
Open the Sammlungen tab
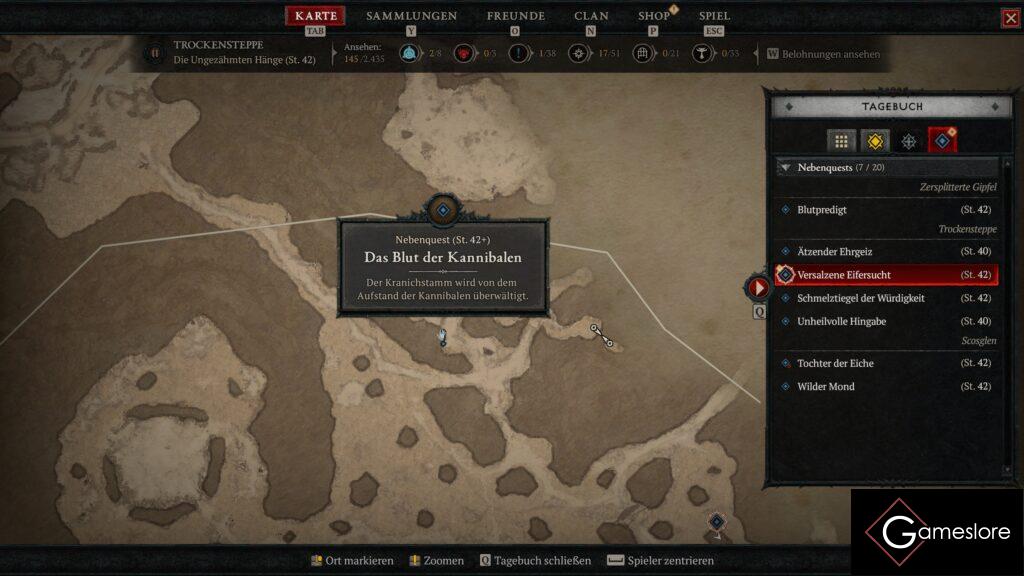pyautogui.click(x=411, y=16)
